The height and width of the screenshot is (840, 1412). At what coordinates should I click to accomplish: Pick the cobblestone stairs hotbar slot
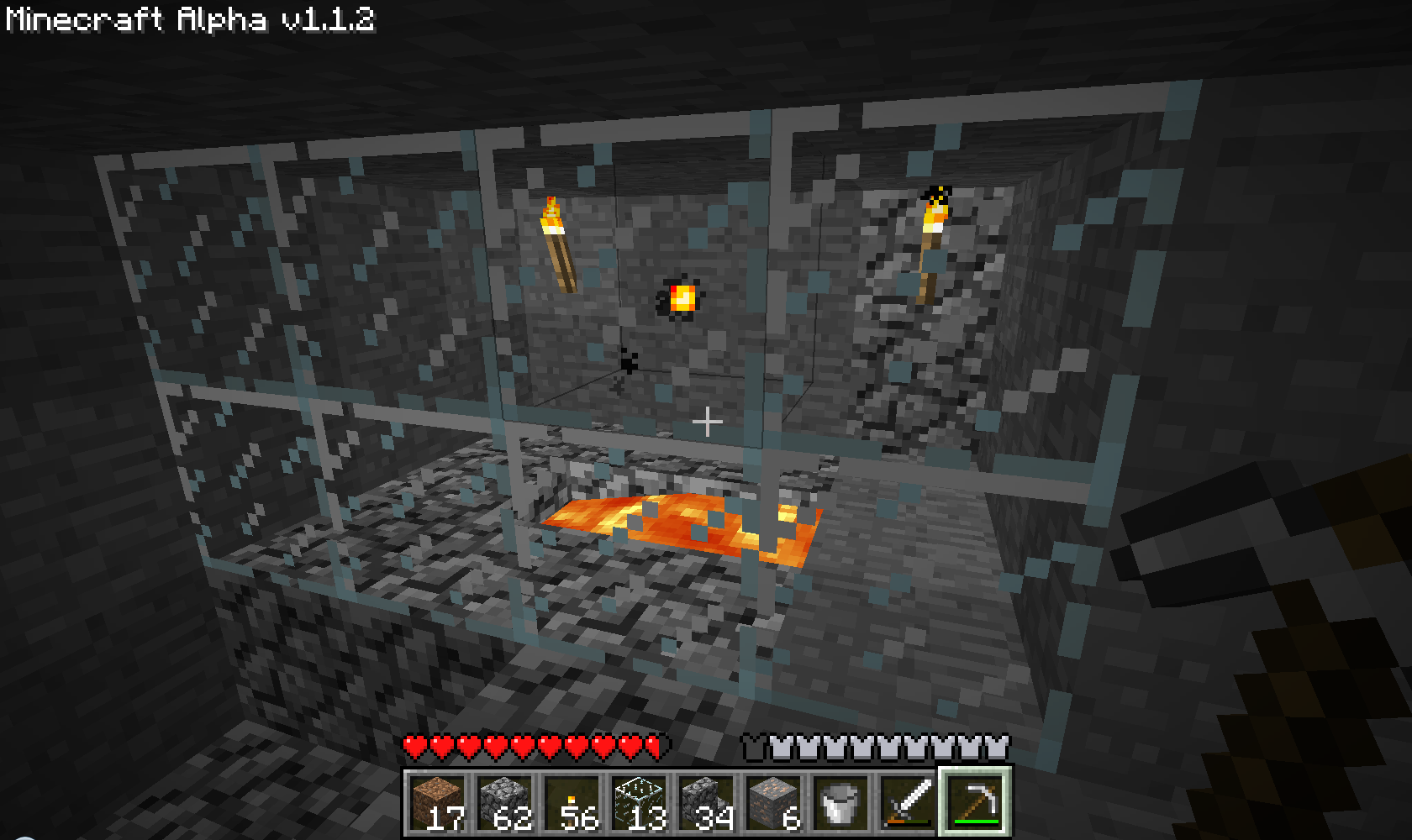pos(707,802)
